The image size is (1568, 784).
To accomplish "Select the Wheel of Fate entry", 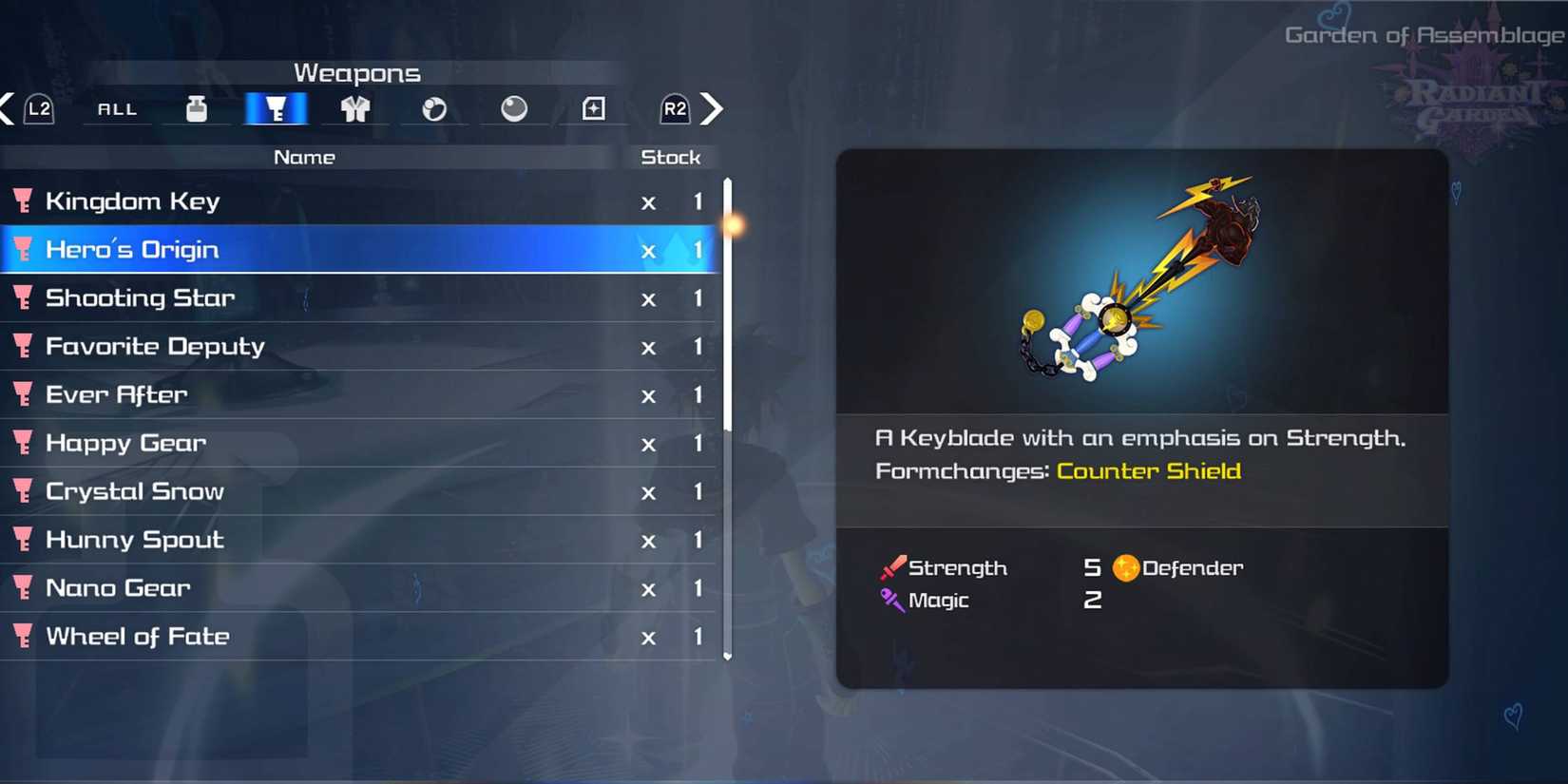I will pos(139,636).
